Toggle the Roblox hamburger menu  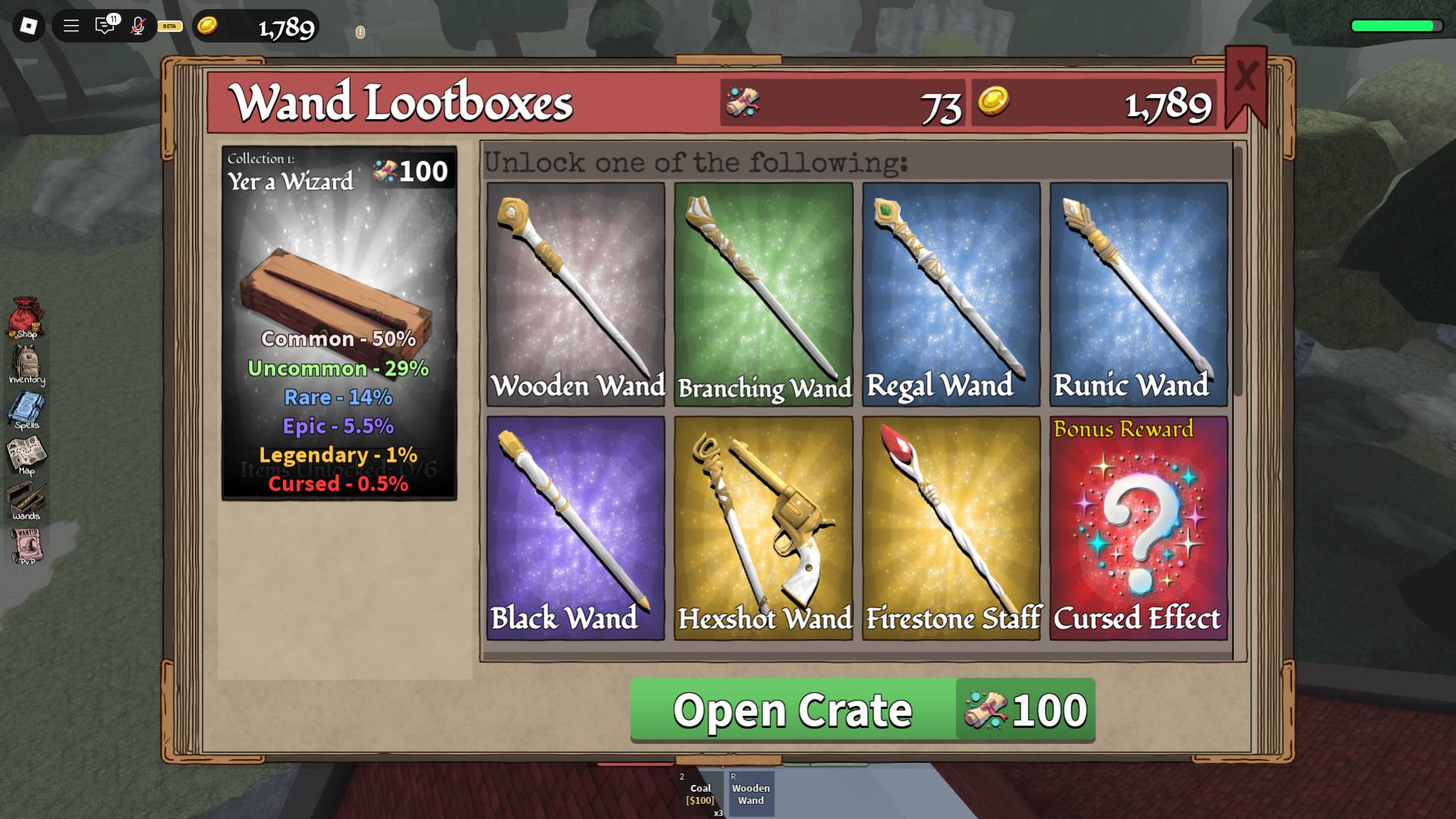click(71, 25)
